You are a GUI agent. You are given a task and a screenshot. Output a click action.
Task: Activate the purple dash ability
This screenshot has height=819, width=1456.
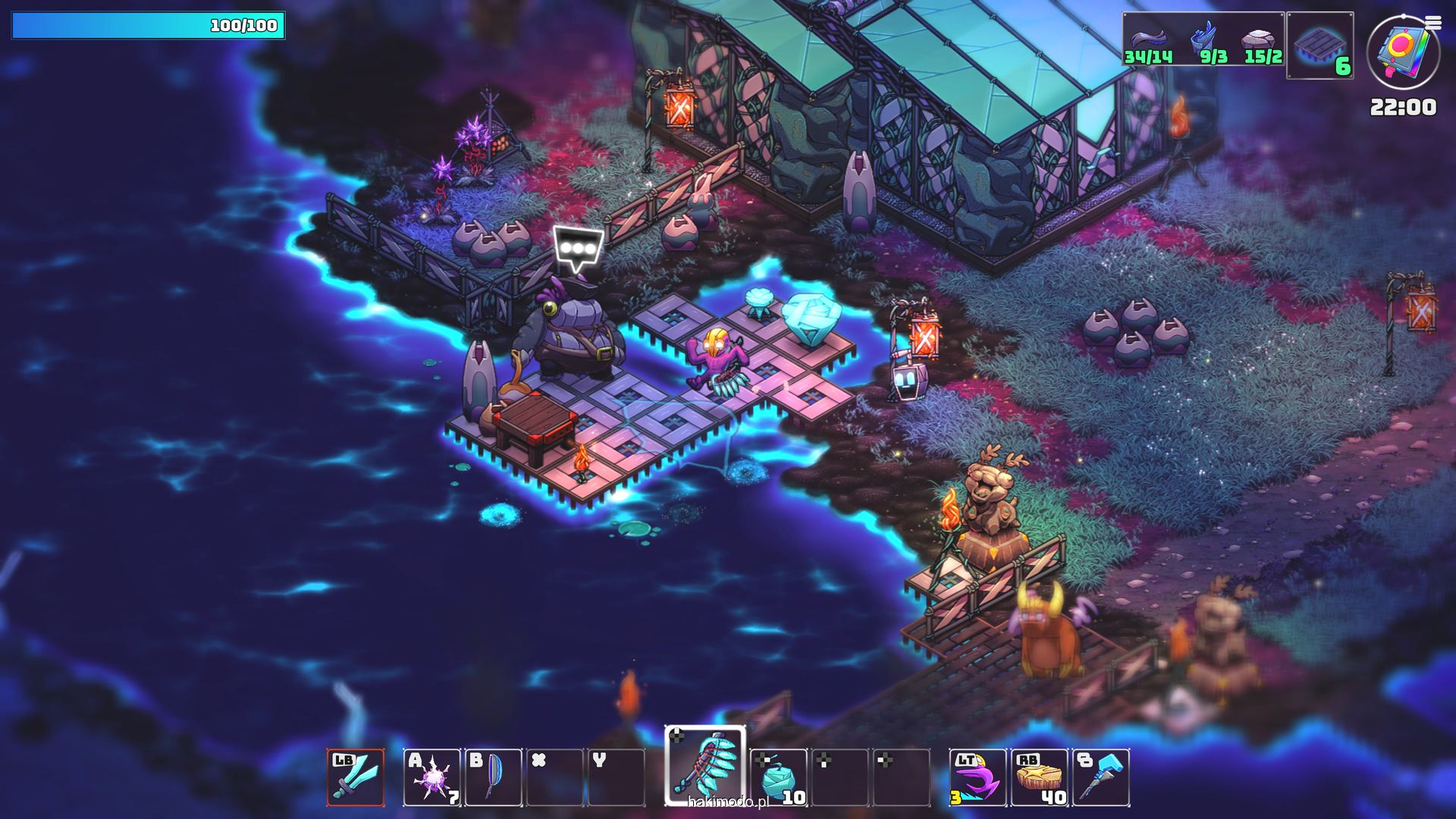point(977,777)
